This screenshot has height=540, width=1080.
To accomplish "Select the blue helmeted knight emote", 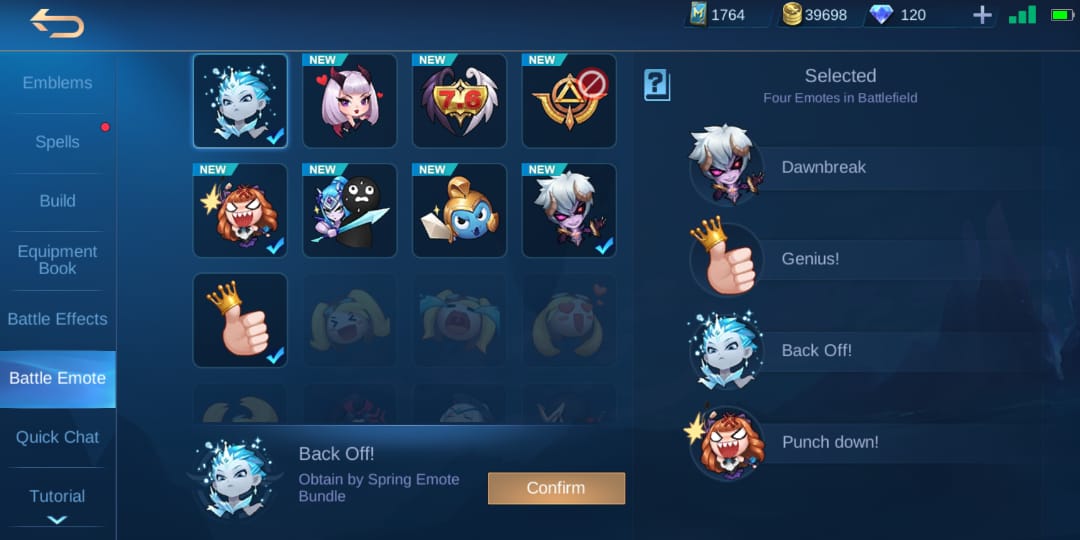I will click(460, 211).
